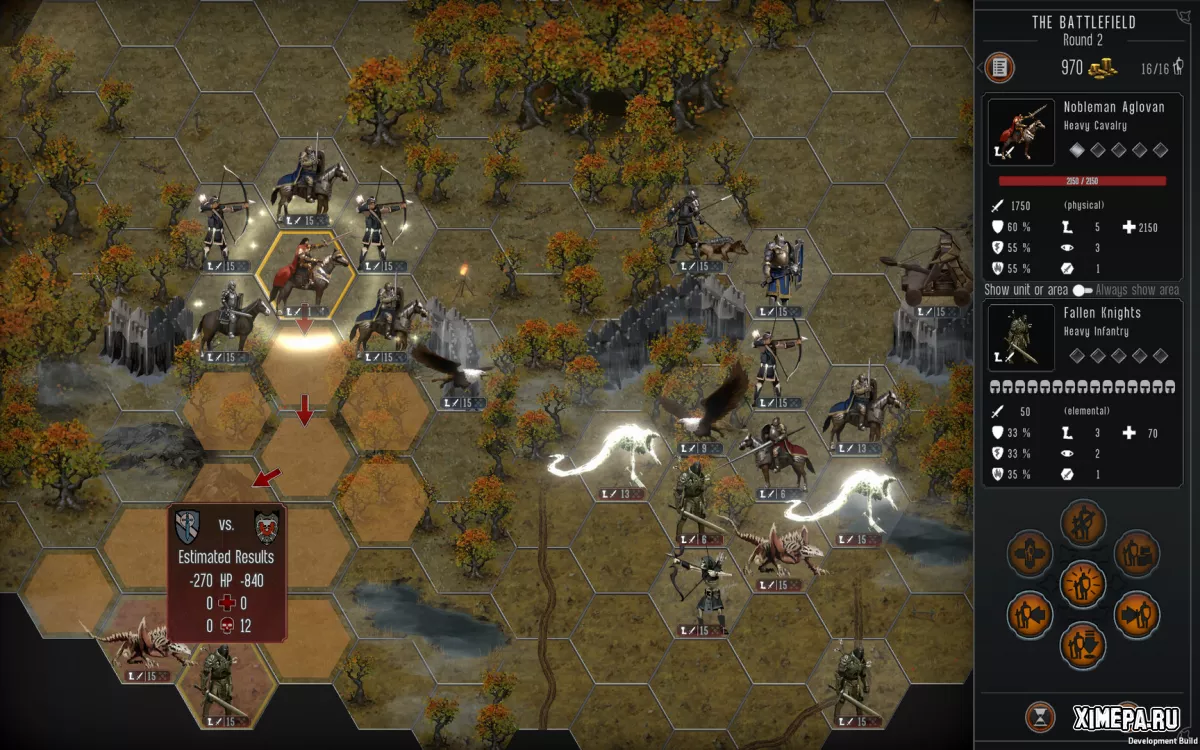Select the command with arrow pointing at the soldier's shield
Image resolution: width=1200 pixels, height=750 pixels.
point(1030,613)
